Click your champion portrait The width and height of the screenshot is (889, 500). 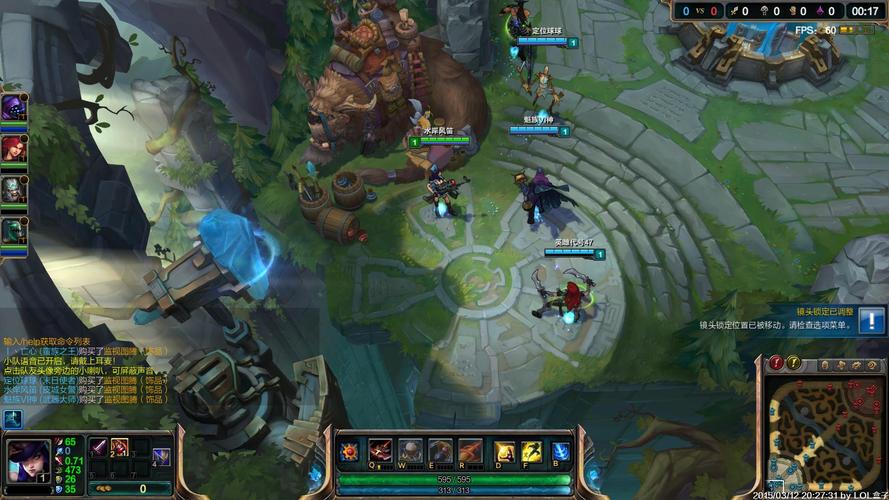coord(27,461)
